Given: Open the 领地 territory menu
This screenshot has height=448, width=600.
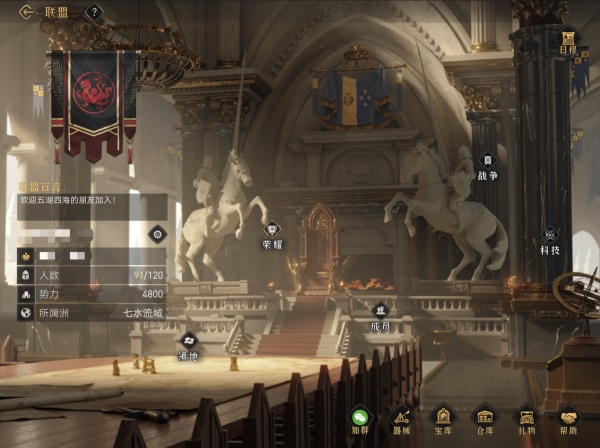Looking at the screenshot, I should (188, 345).
